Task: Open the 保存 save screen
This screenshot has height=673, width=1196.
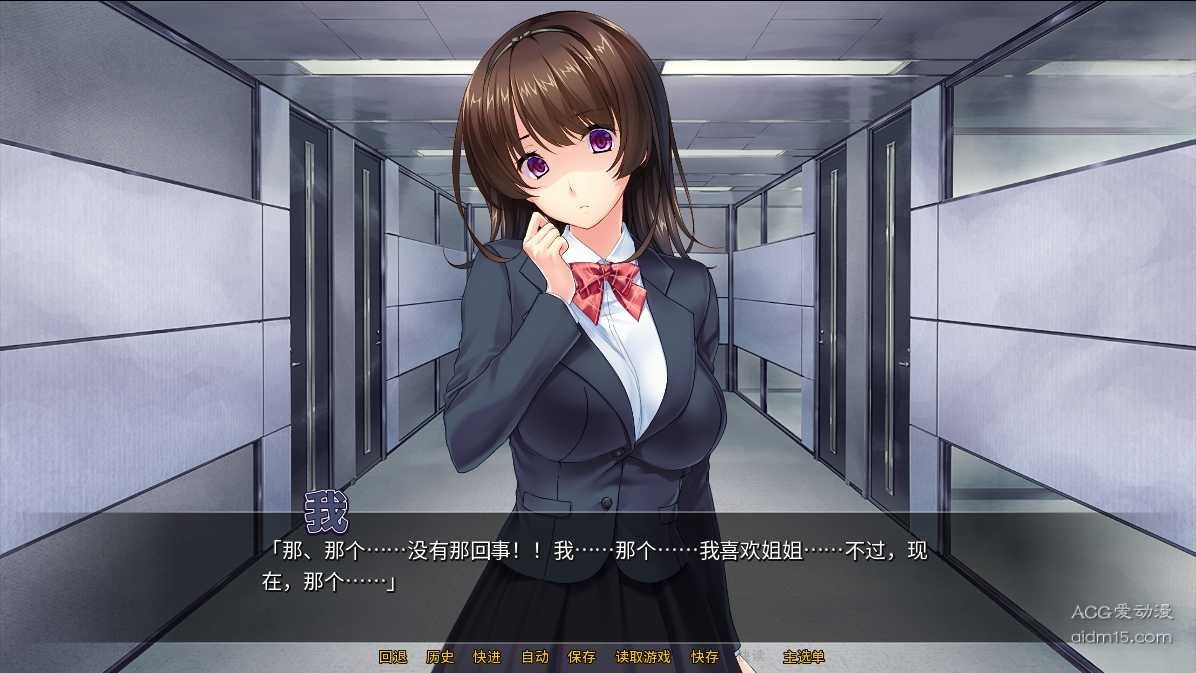Action: pos(582,657)
